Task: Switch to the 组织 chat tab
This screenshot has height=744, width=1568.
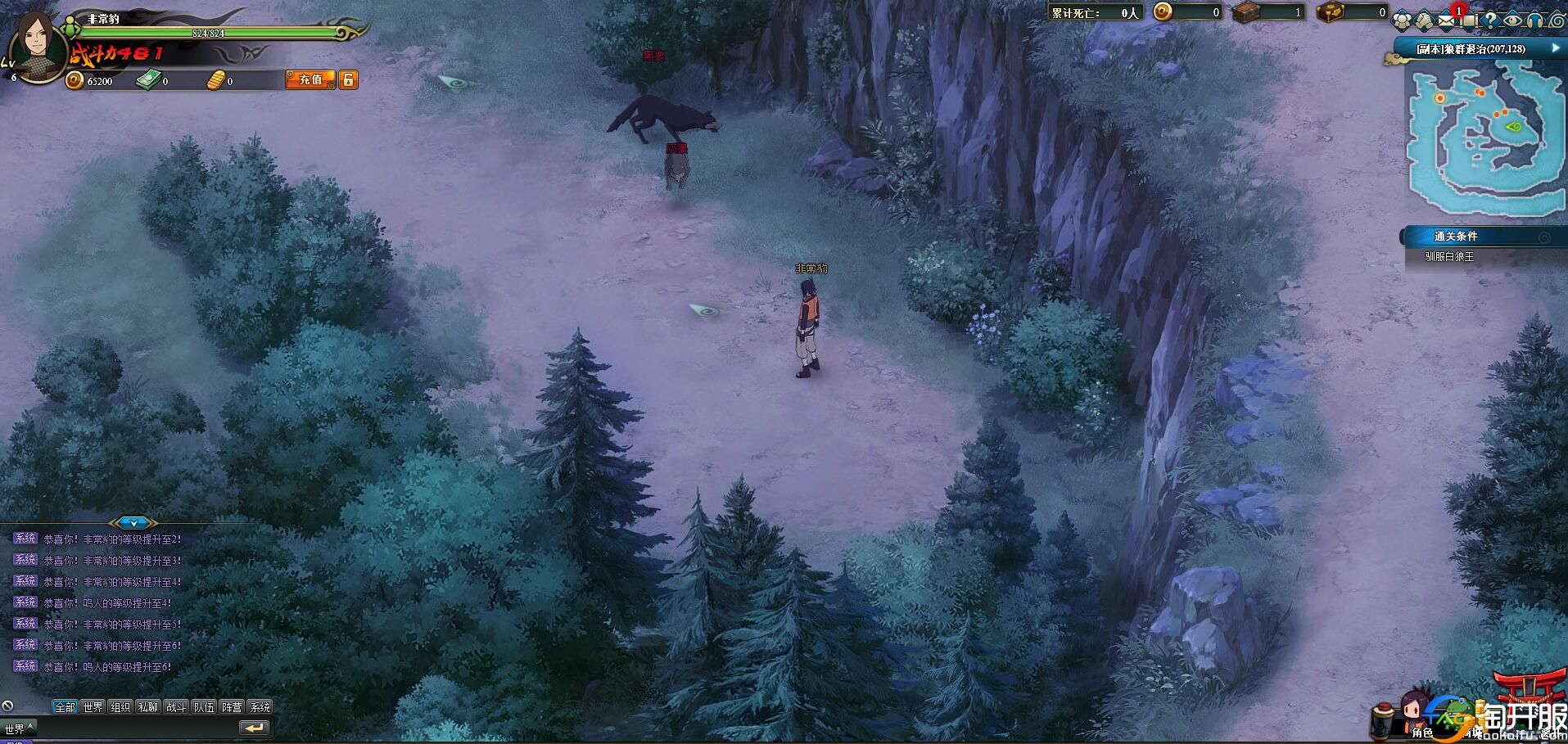Action: 120,707
